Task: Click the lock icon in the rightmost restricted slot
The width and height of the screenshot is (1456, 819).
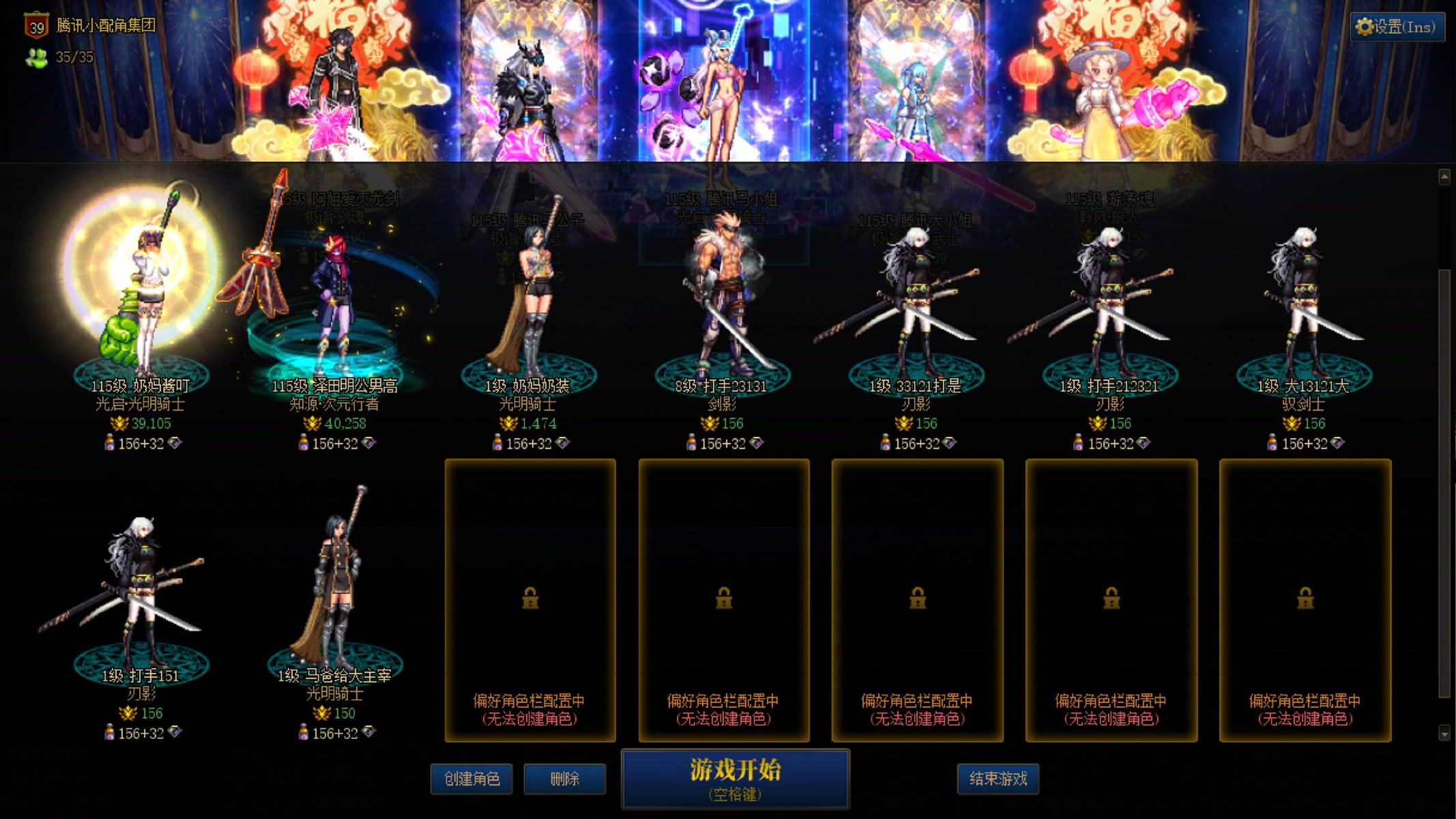Action: pyautogui.click(x=1305, y=599)
